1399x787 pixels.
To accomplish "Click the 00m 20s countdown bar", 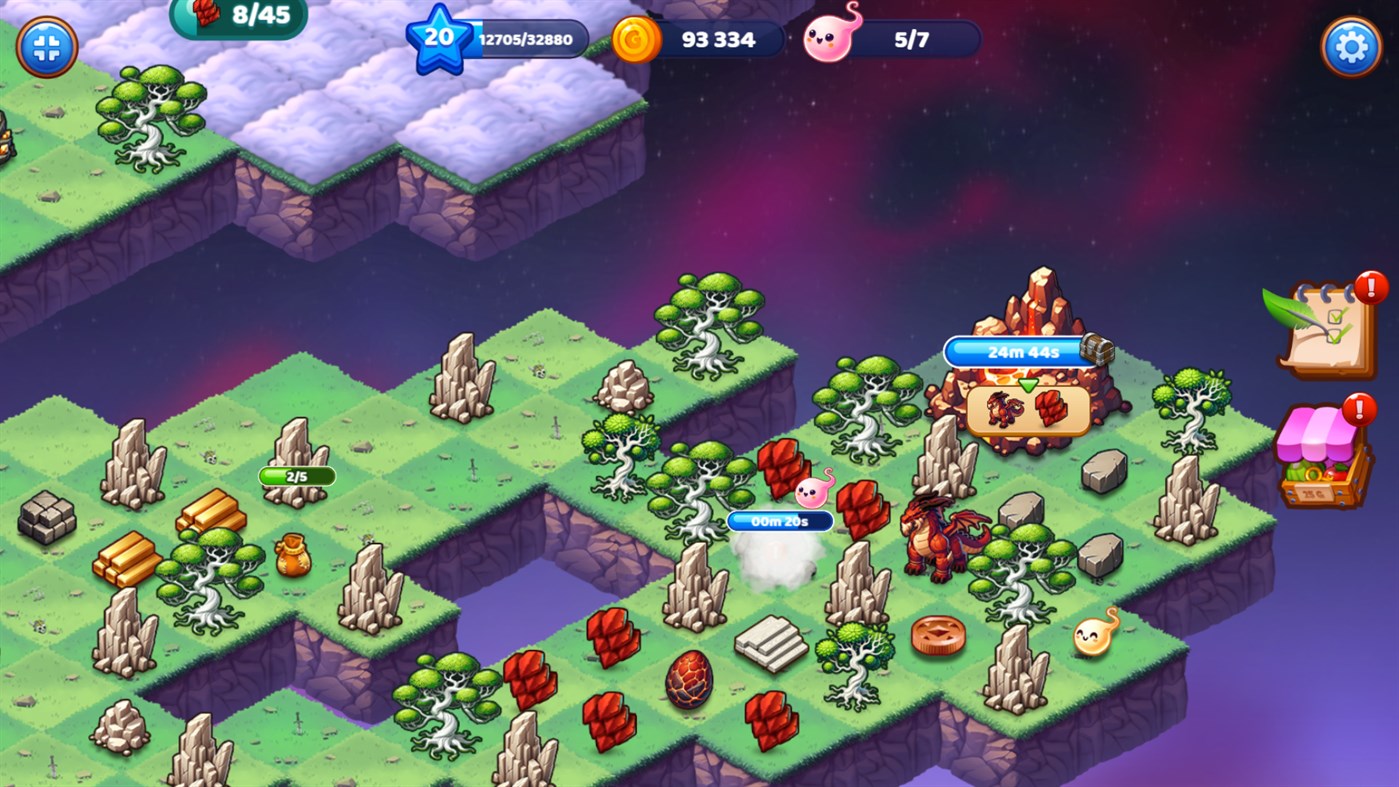I will coord(780,520).
